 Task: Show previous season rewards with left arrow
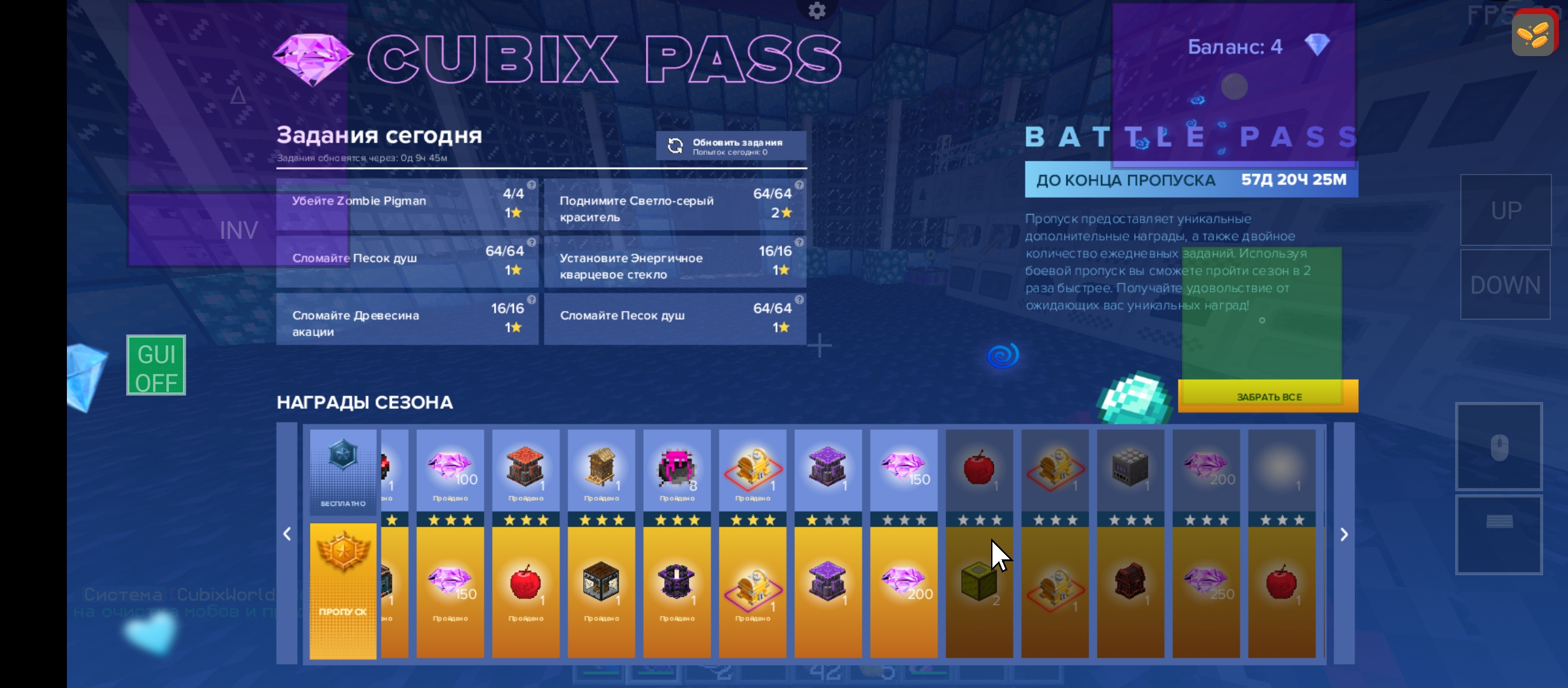click(x=287, y=534)
